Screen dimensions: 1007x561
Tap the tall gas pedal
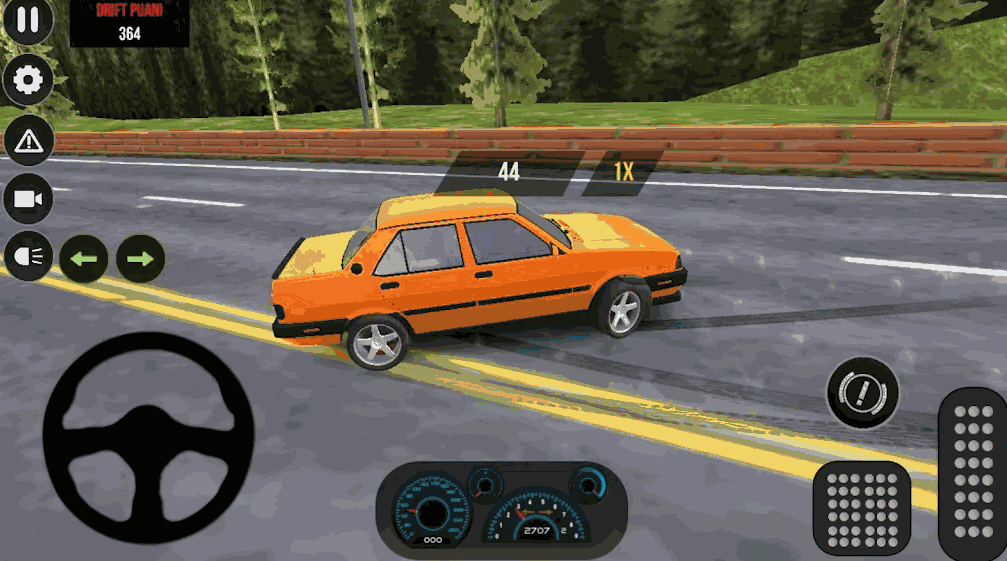click(x=972, y=473)
